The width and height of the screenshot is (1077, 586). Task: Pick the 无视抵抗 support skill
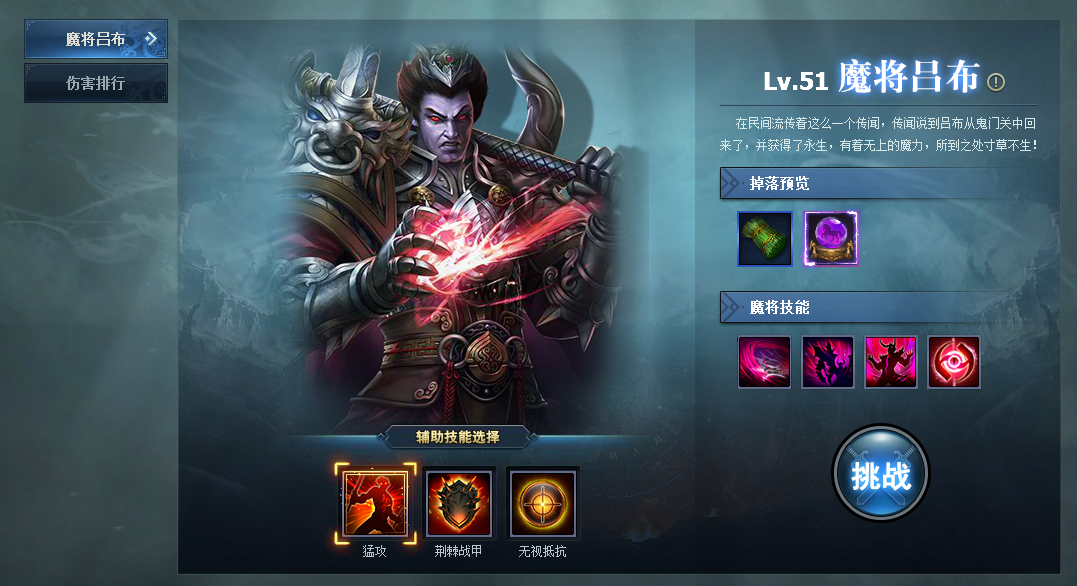pyautogui.click(x=543, y=503)
